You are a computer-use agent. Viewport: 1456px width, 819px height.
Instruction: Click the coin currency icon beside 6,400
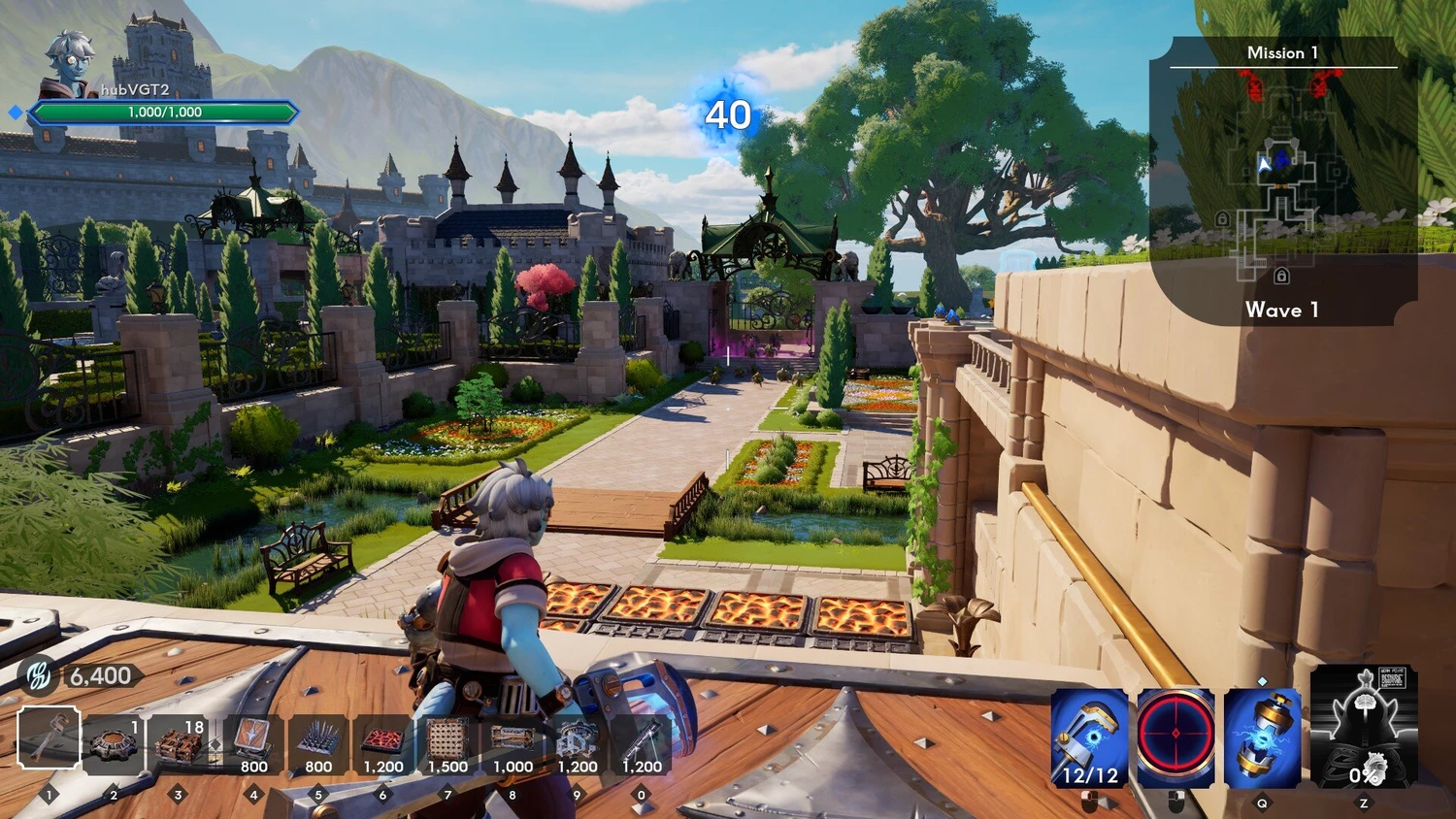[40, 675]
